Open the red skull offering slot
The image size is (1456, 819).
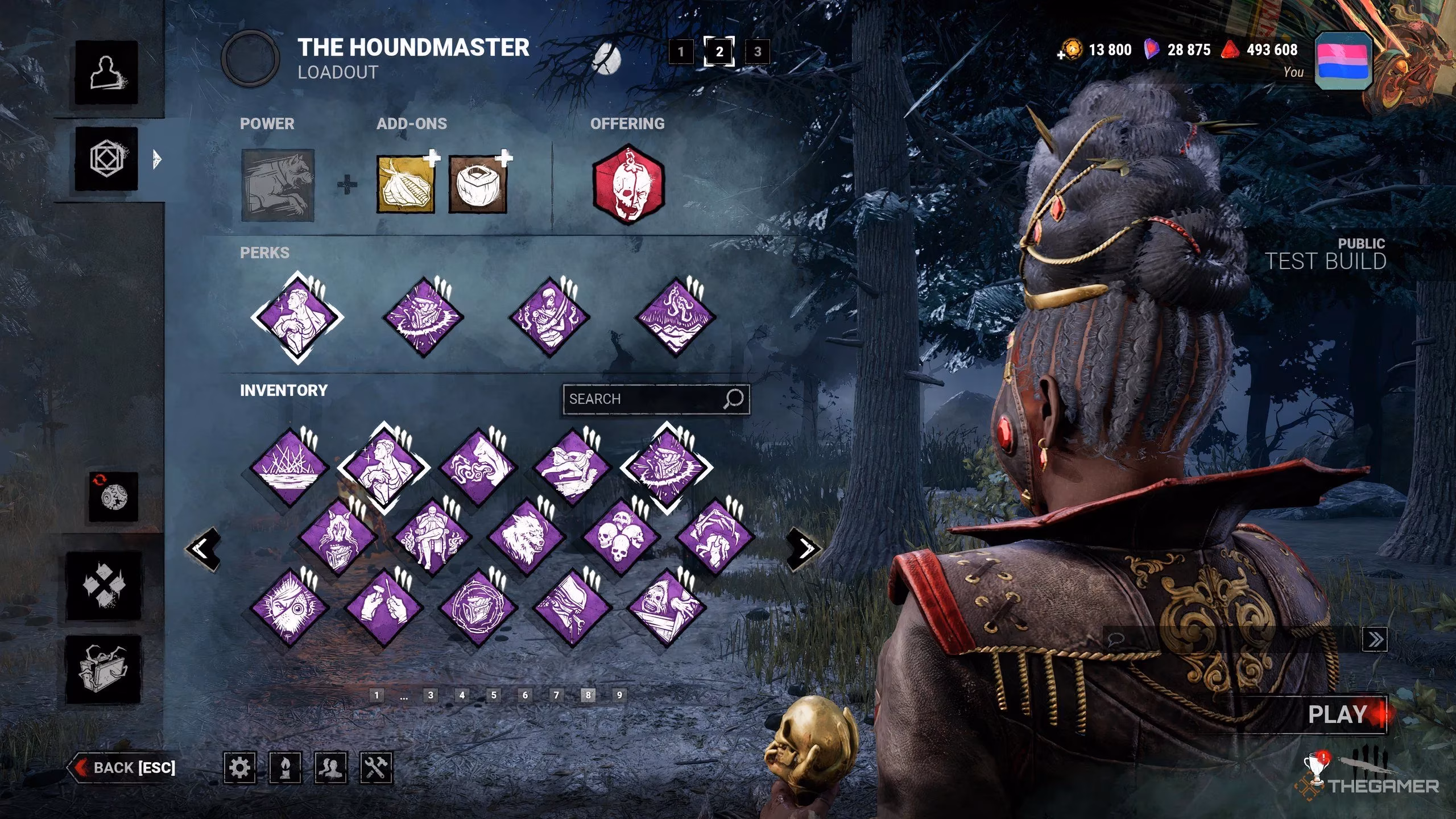pos(628,185)
